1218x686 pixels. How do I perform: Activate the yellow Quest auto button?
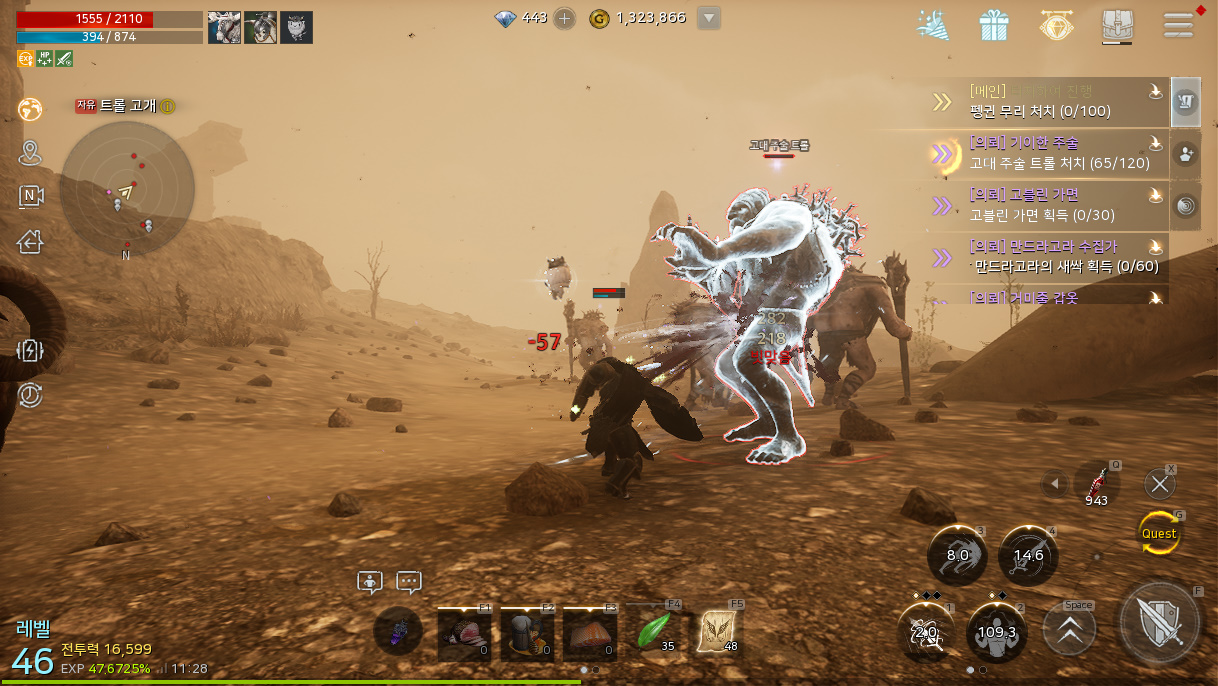1159,533
